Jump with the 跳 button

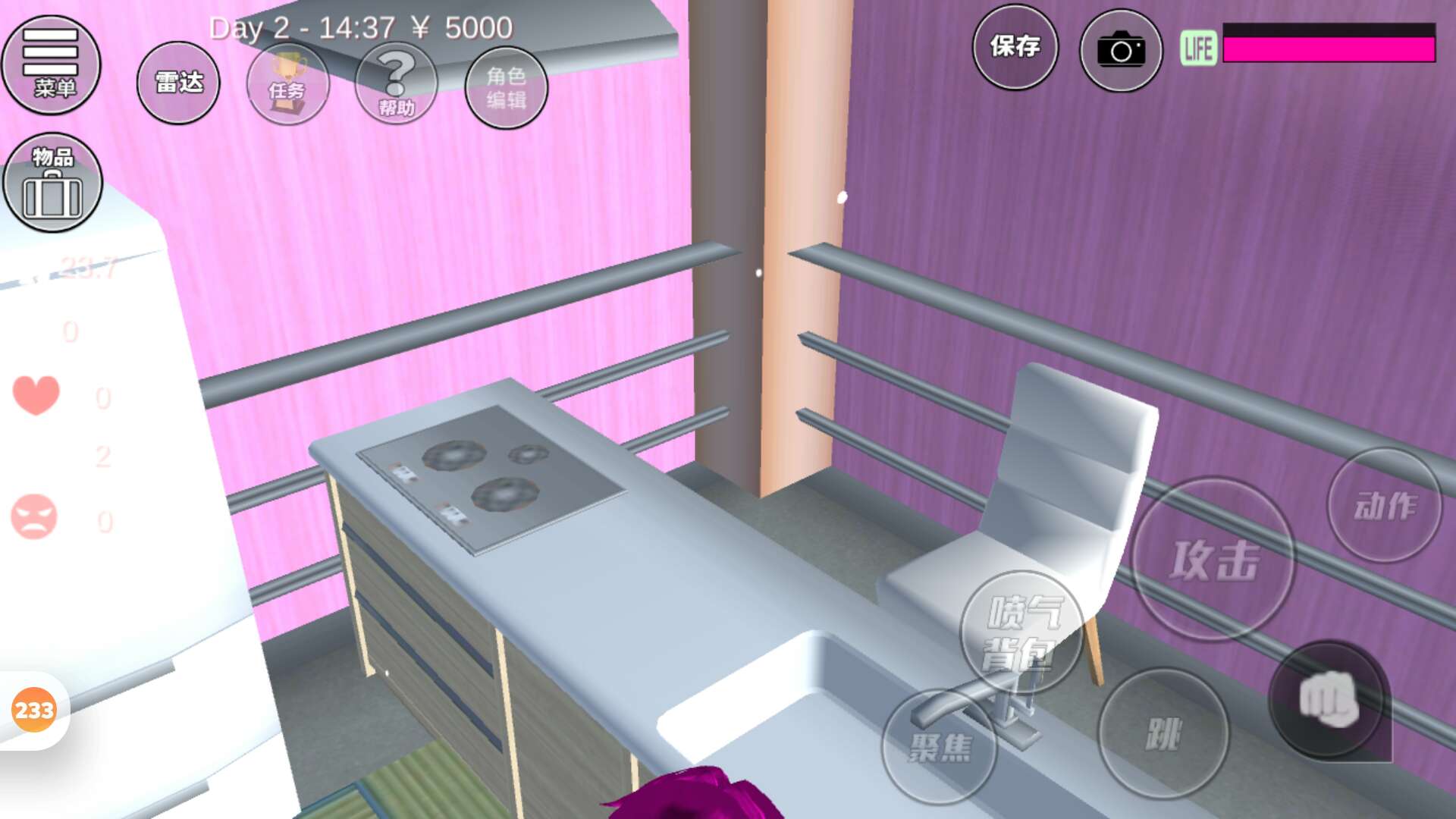point(1163,733)
